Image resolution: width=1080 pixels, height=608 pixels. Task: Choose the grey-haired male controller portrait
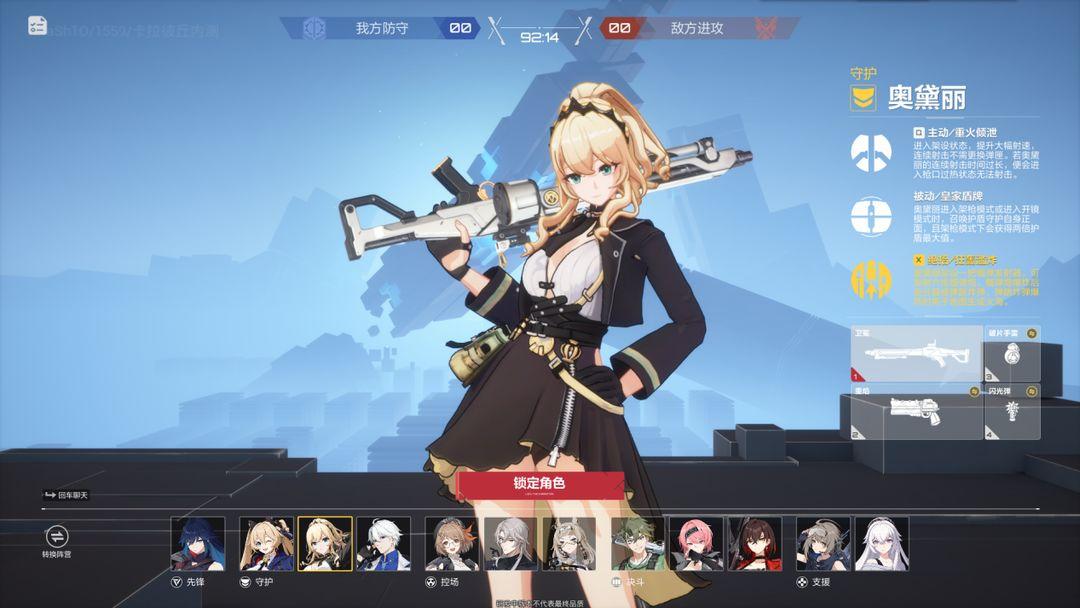click(510, 543)
